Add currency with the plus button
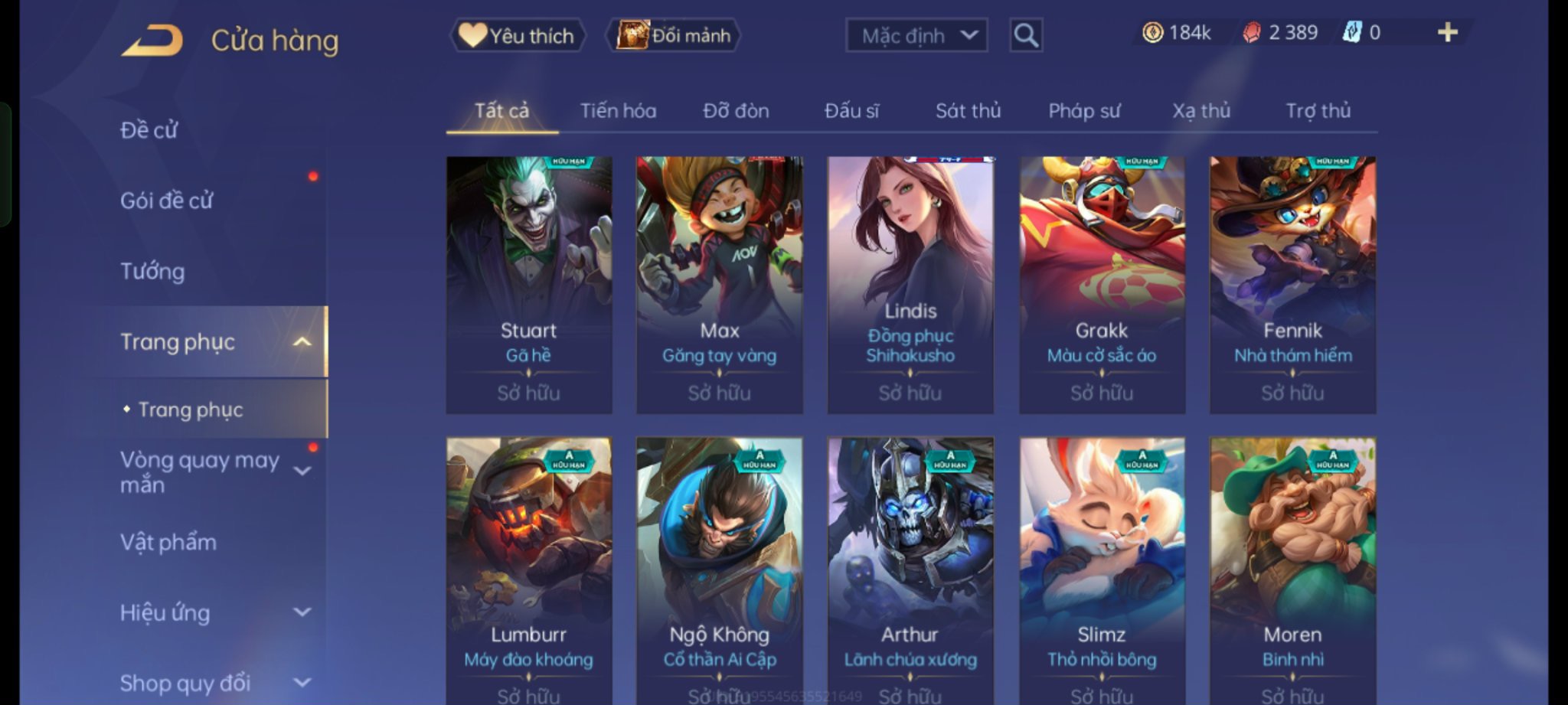This screenshot has width=1568, height=705. [x=1447, y=32]
